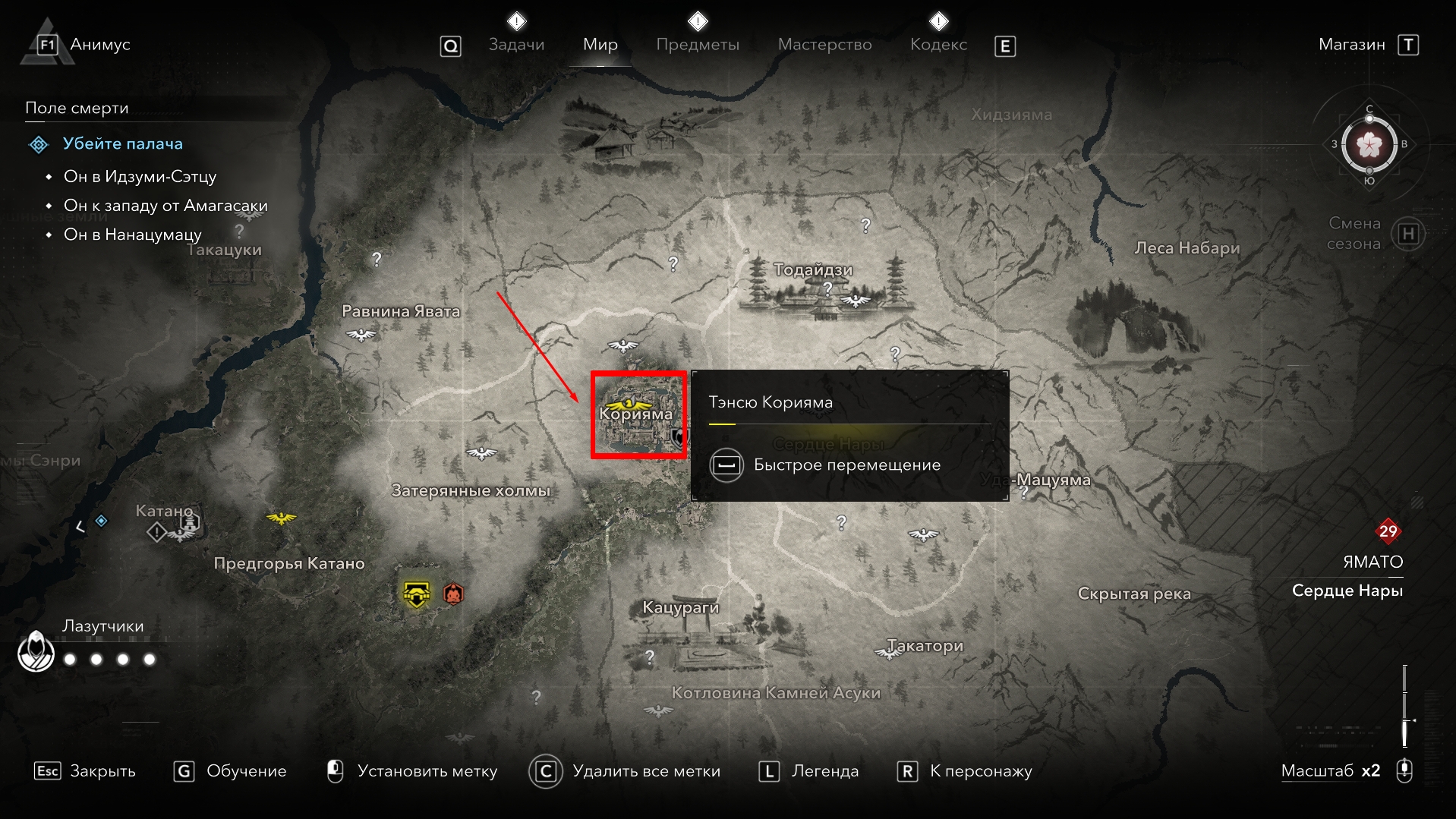The image size is (1456, 819).
Task: Select the Мастерство tab
Action: pos(824,45)
